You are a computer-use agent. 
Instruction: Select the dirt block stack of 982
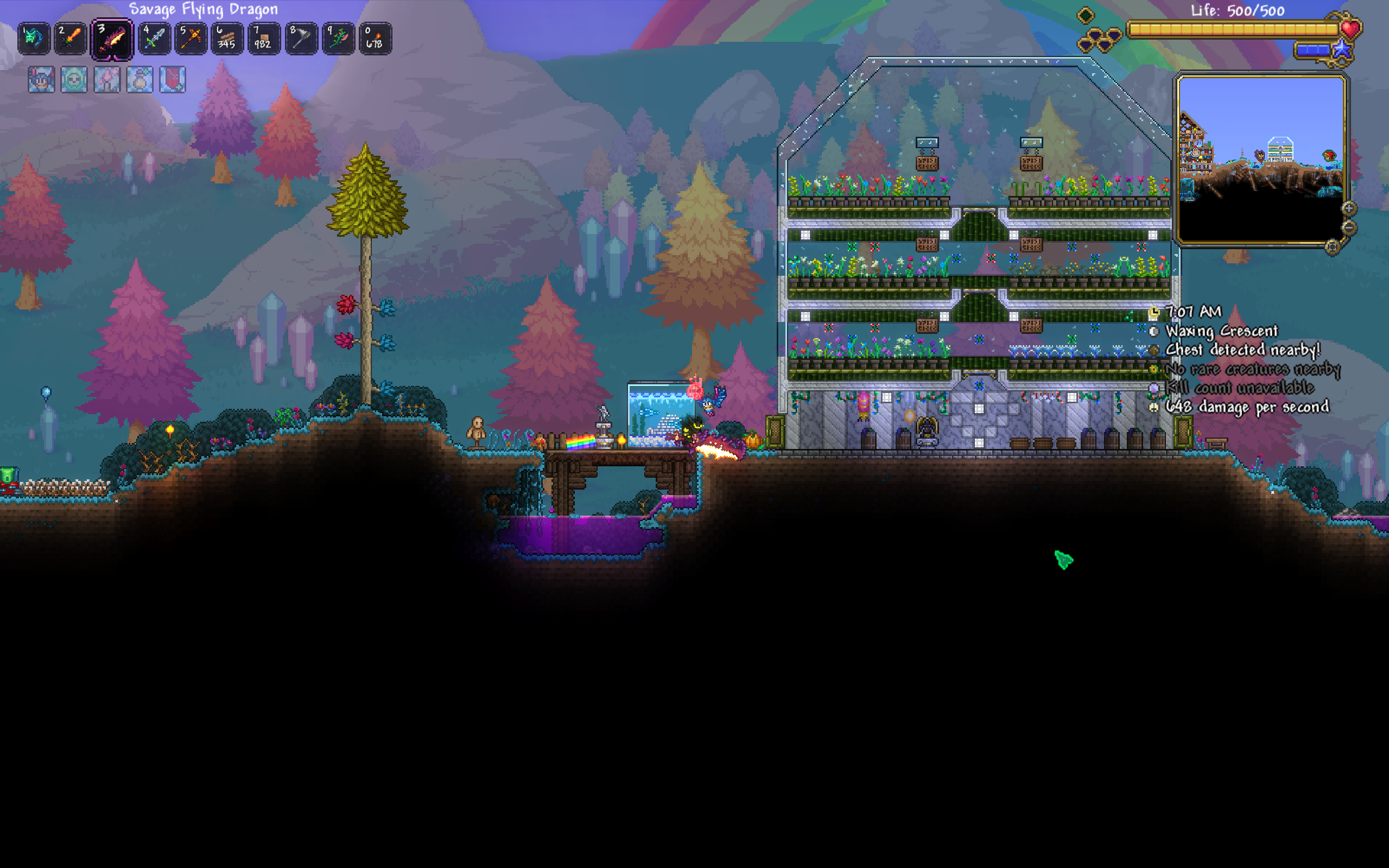[x=264, y=39]
